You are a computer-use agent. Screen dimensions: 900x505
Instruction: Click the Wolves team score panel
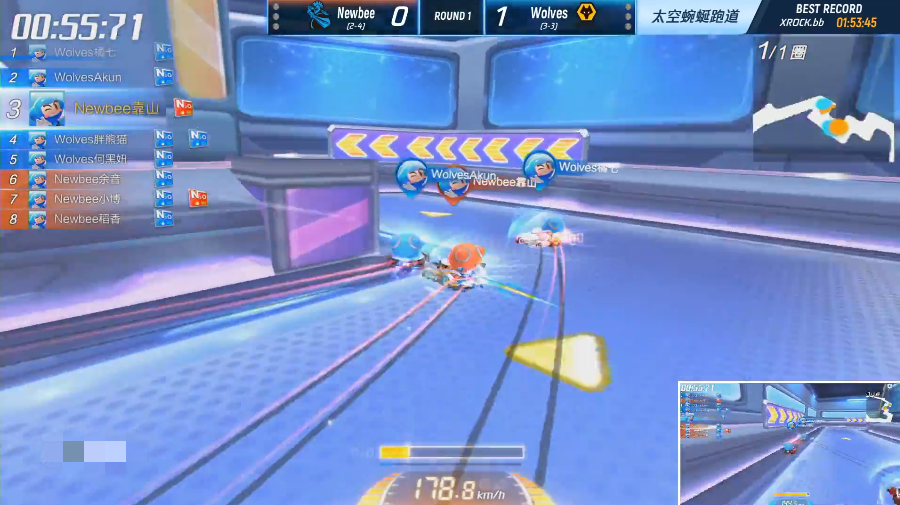pyautogui.click(x=560, y=16)
